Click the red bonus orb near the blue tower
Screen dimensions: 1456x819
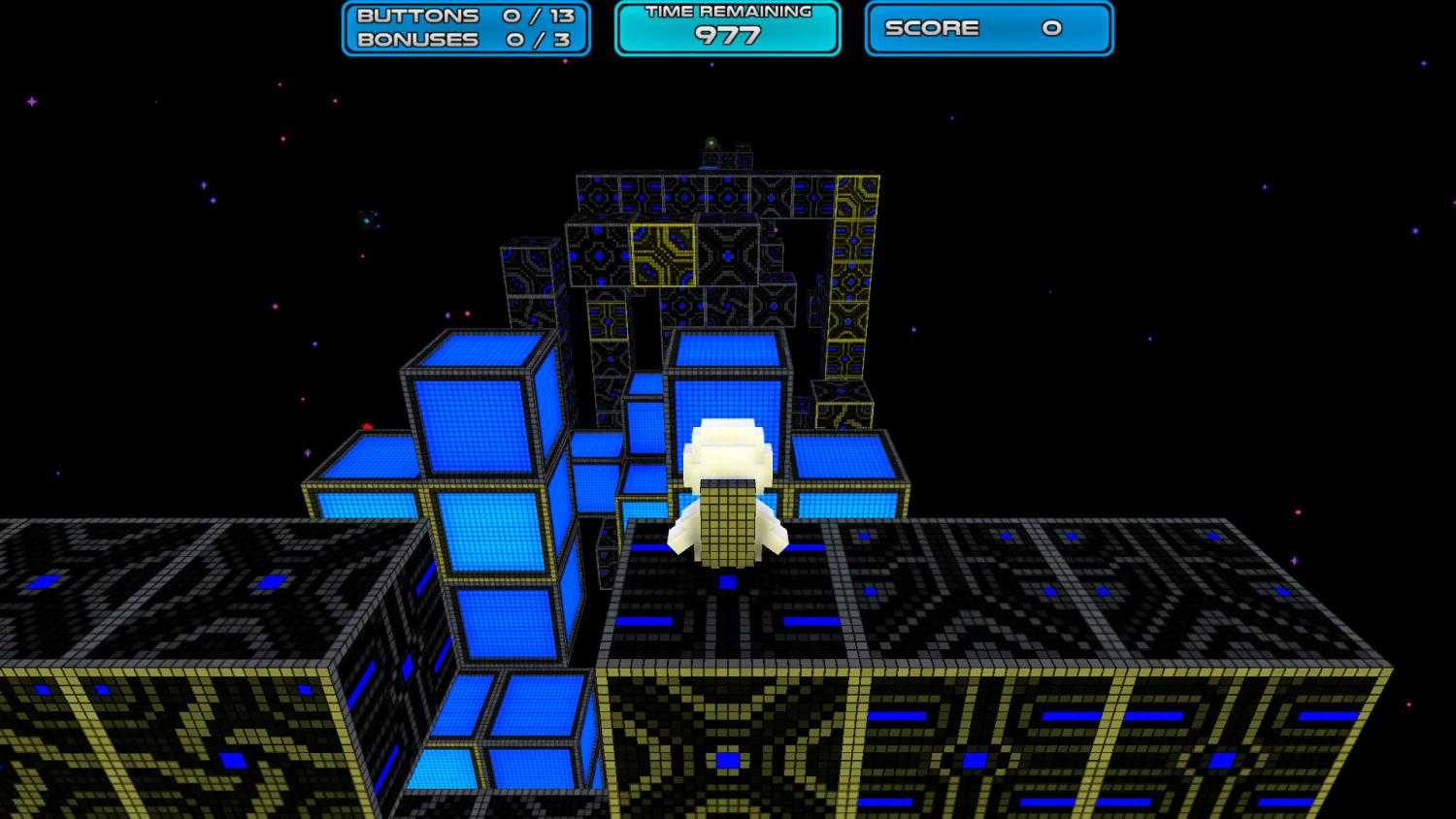tap(367, 425)
